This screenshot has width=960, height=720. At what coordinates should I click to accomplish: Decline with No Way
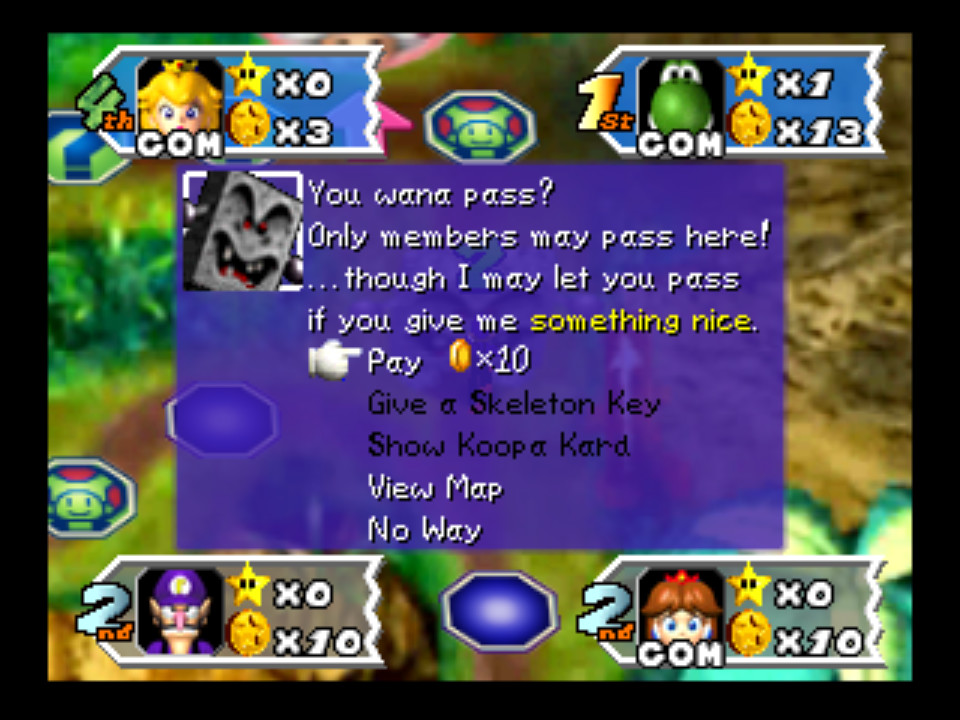coord(424,530)
